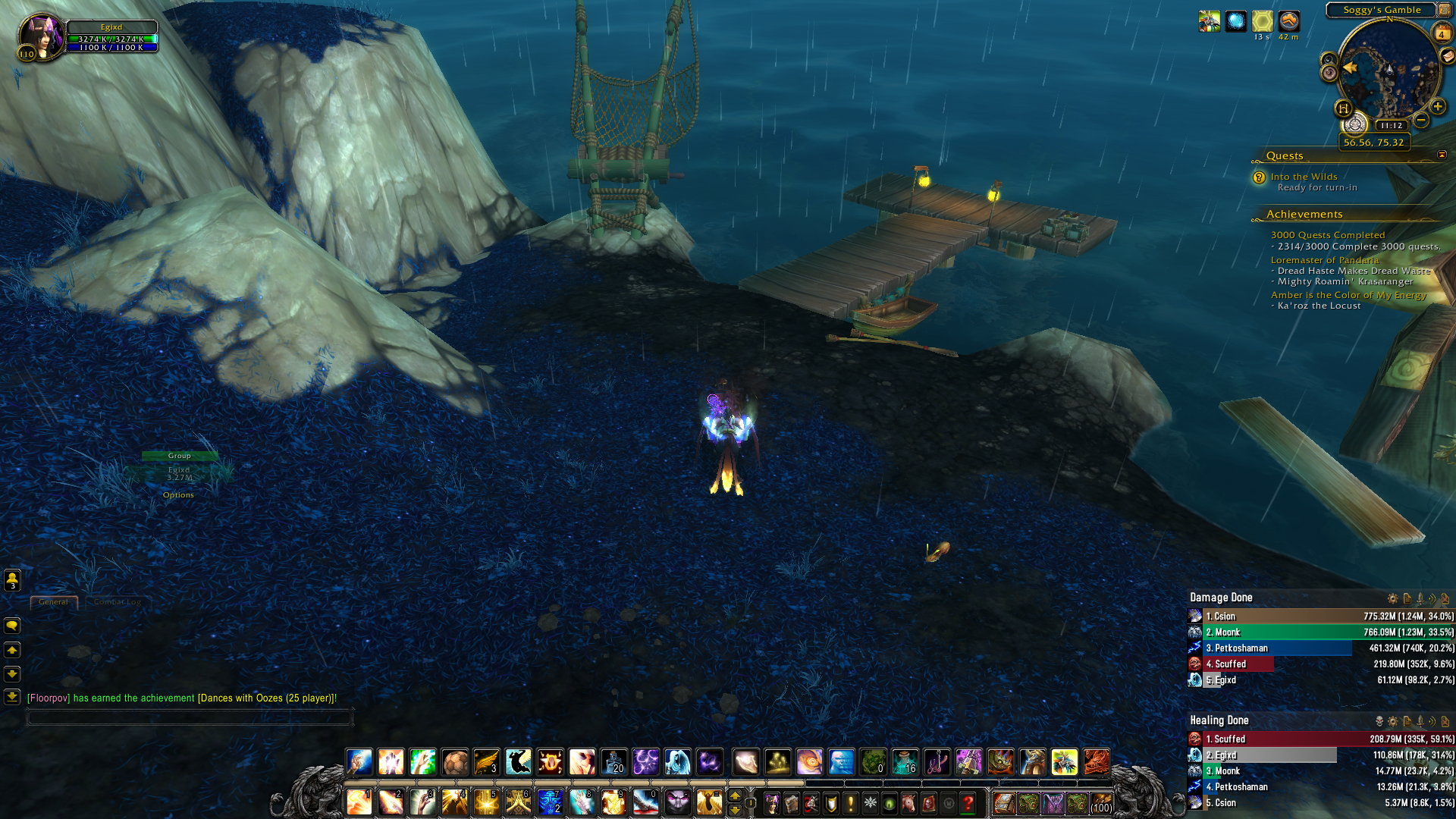Select Scuffed's row in Healing Done

(x=1319, y=739)
